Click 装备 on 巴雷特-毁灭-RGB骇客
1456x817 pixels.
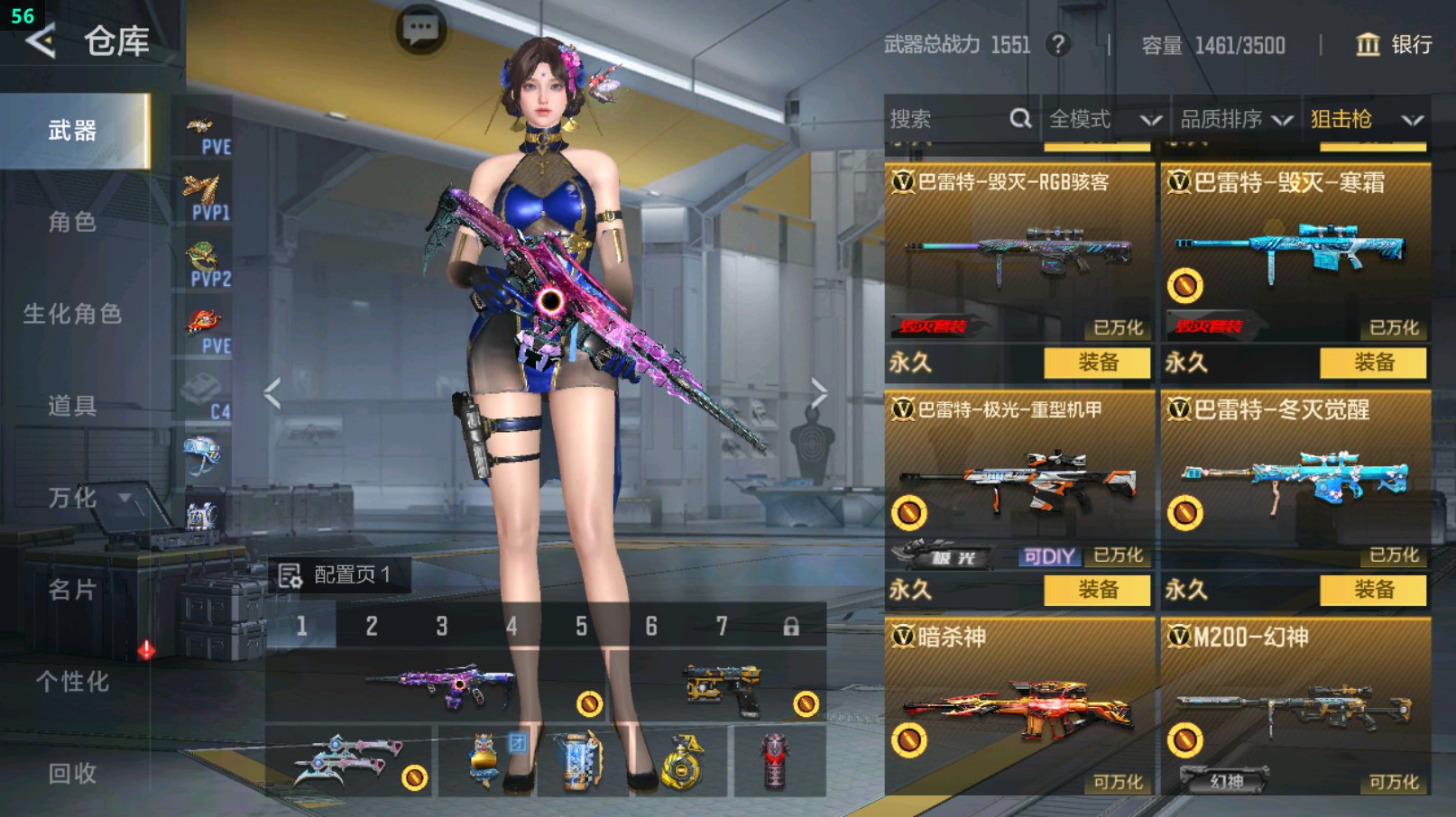1097,364
